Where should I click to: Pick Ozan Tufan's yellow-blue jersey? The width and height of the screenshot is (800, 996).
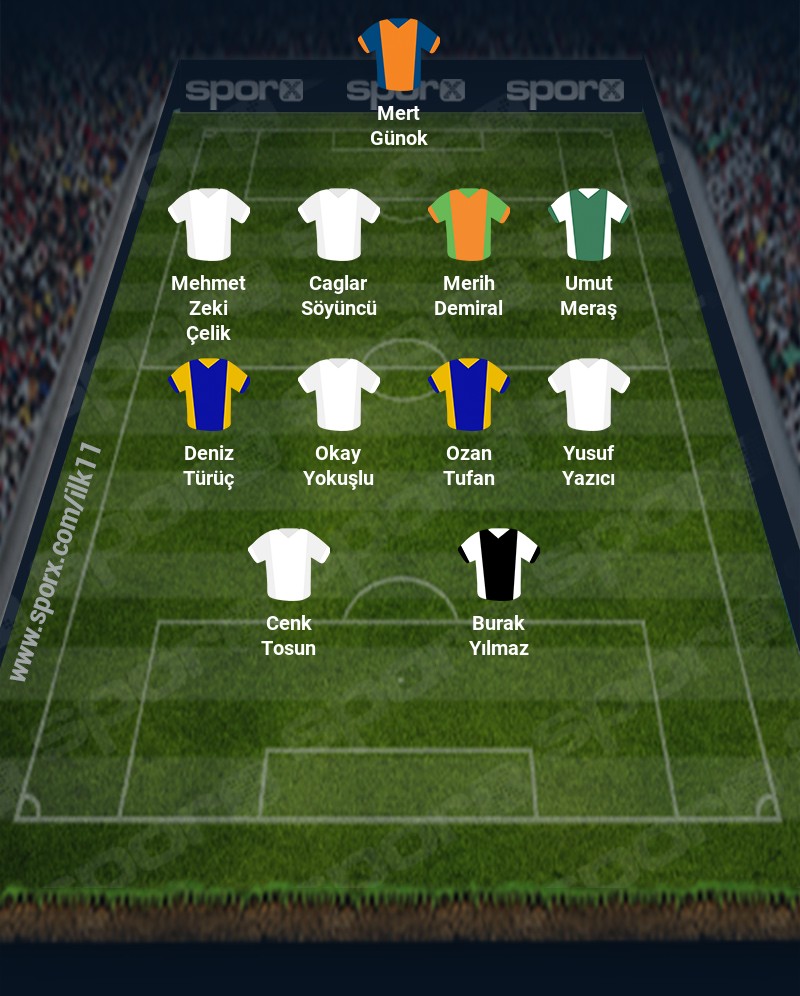point(469,394)
